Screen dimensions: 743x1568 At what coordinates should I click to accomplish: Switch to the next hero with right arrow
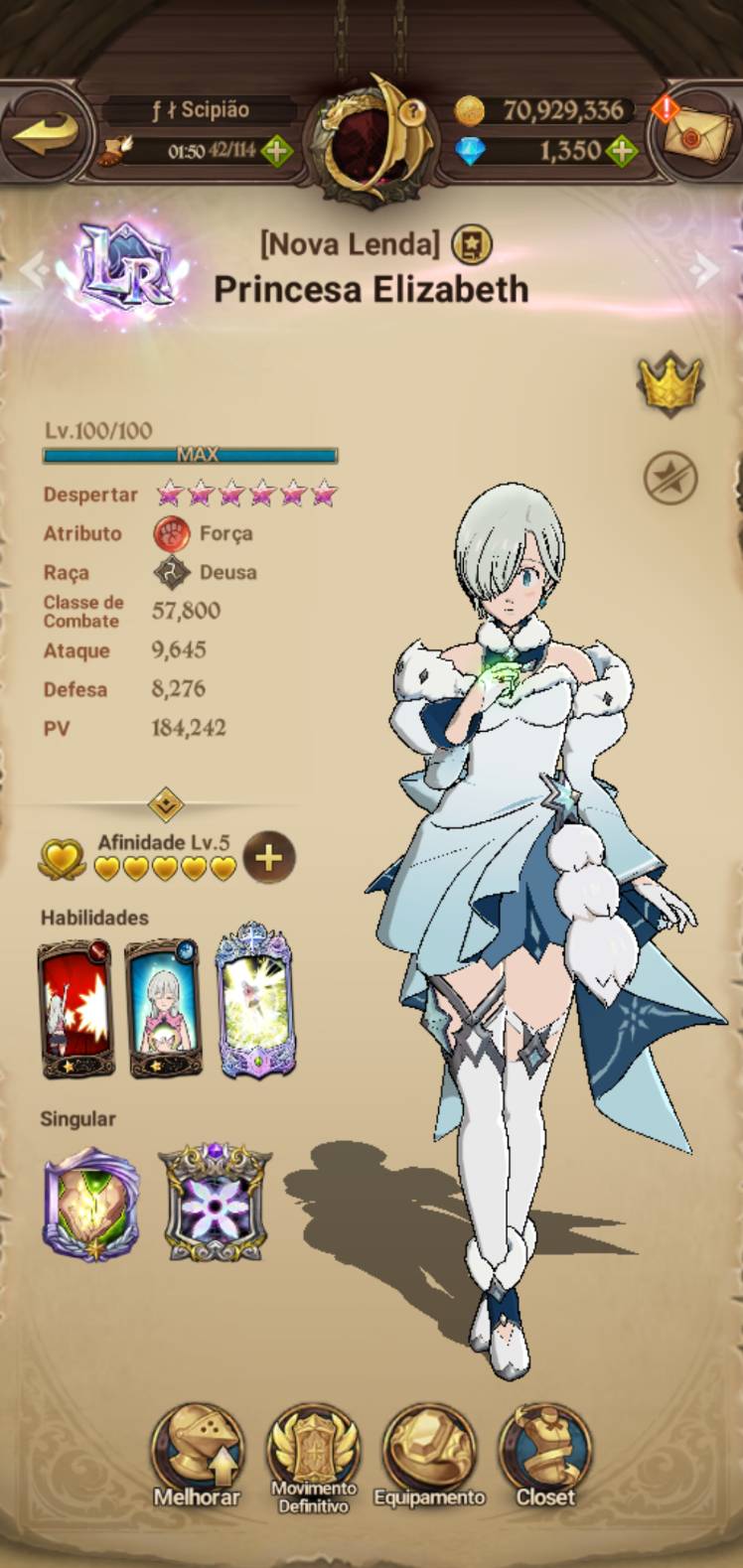pos(705,268)
